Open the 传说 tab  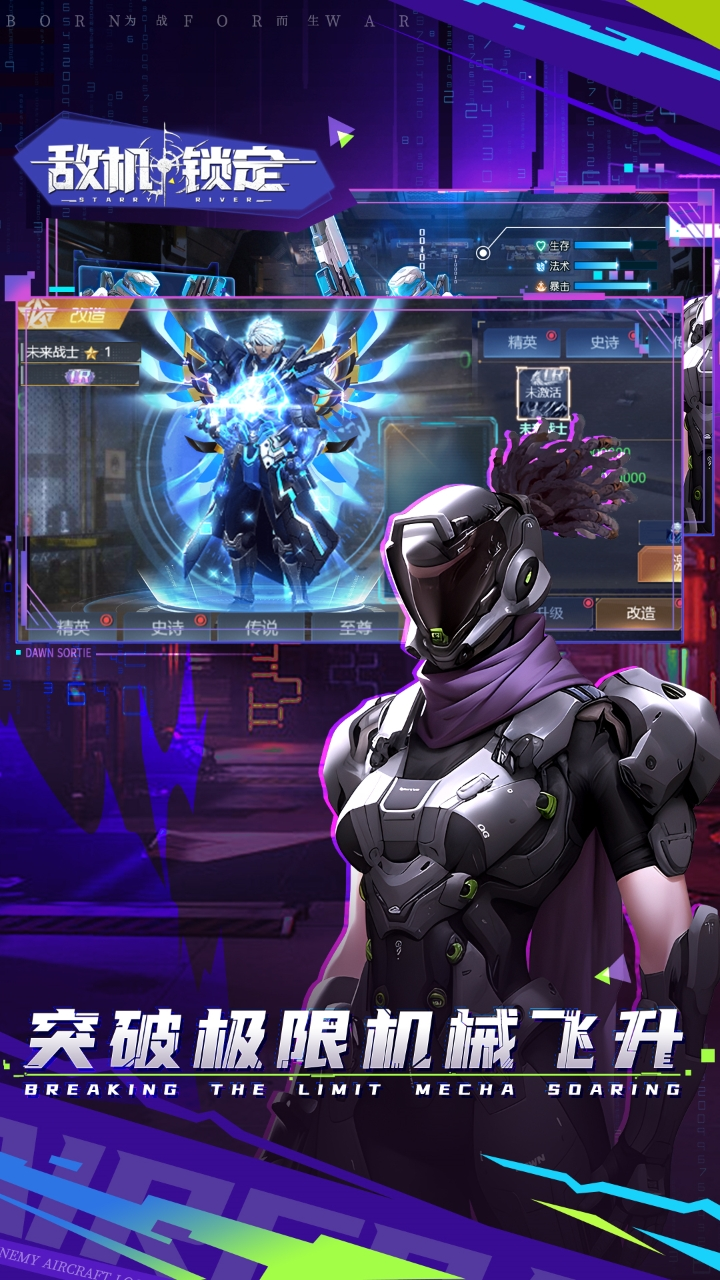pos(261,627)
